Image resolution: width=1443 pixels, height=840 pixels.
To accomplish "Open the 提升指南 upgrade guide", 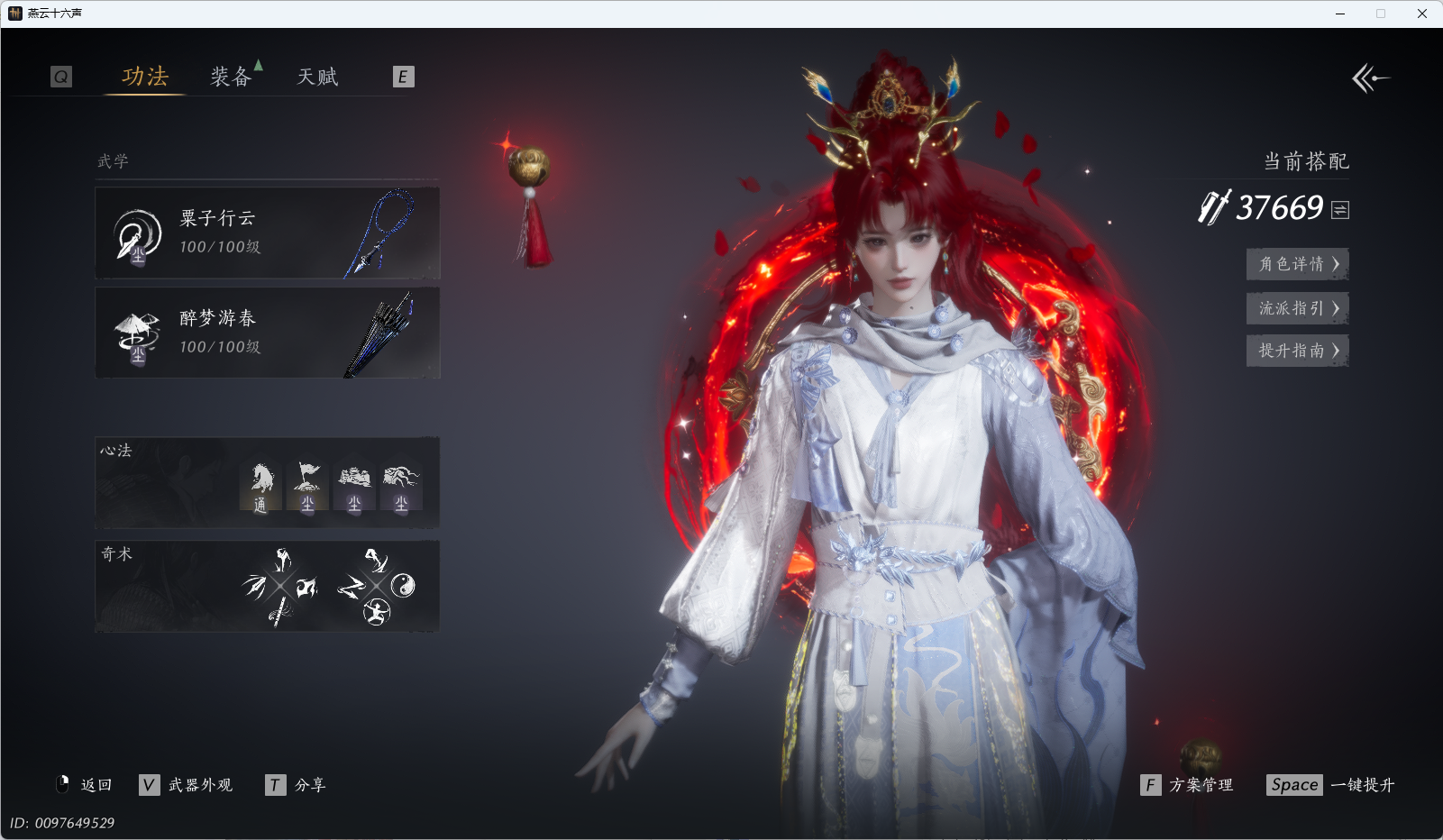I will pyautogui.click(x=1297, y=351).
